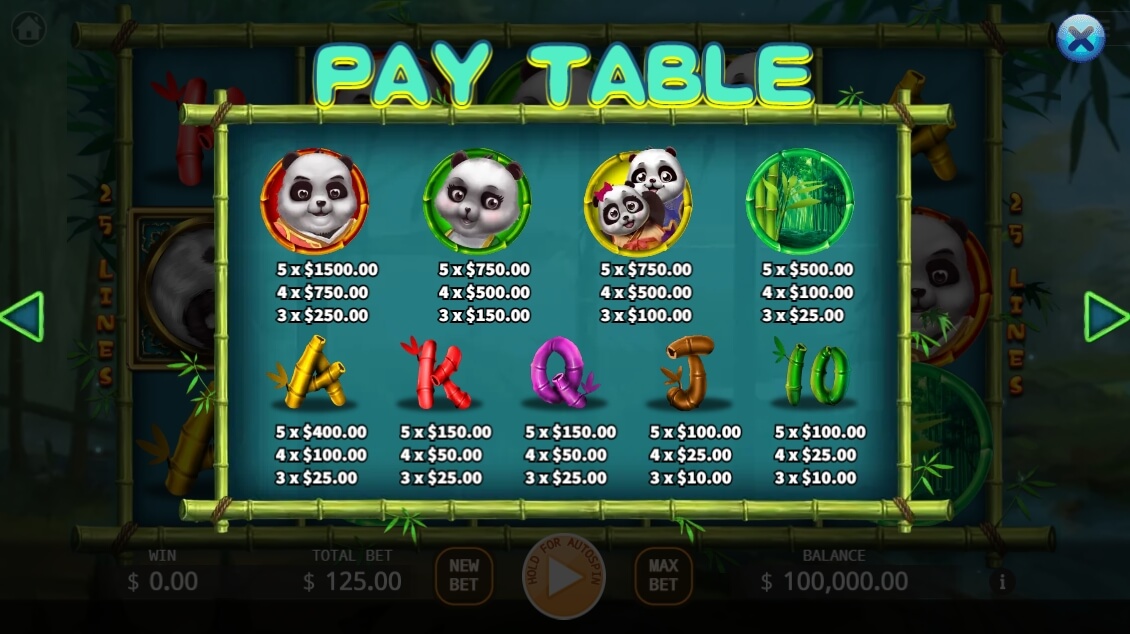
Task: Click the New Bet button
Action: 464,575
